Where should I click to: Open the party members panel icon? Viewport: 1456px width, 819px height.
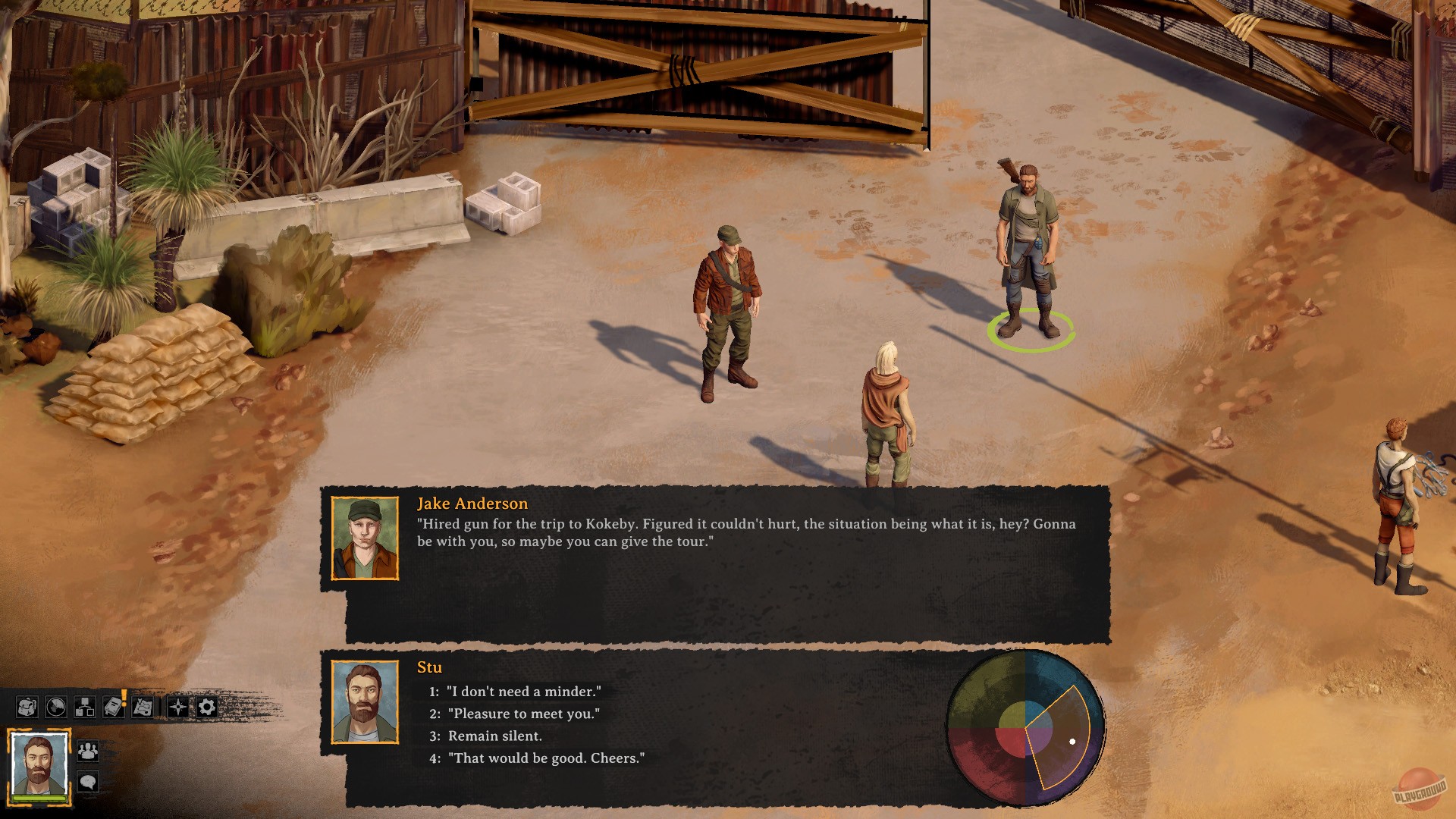coord(87,752)
